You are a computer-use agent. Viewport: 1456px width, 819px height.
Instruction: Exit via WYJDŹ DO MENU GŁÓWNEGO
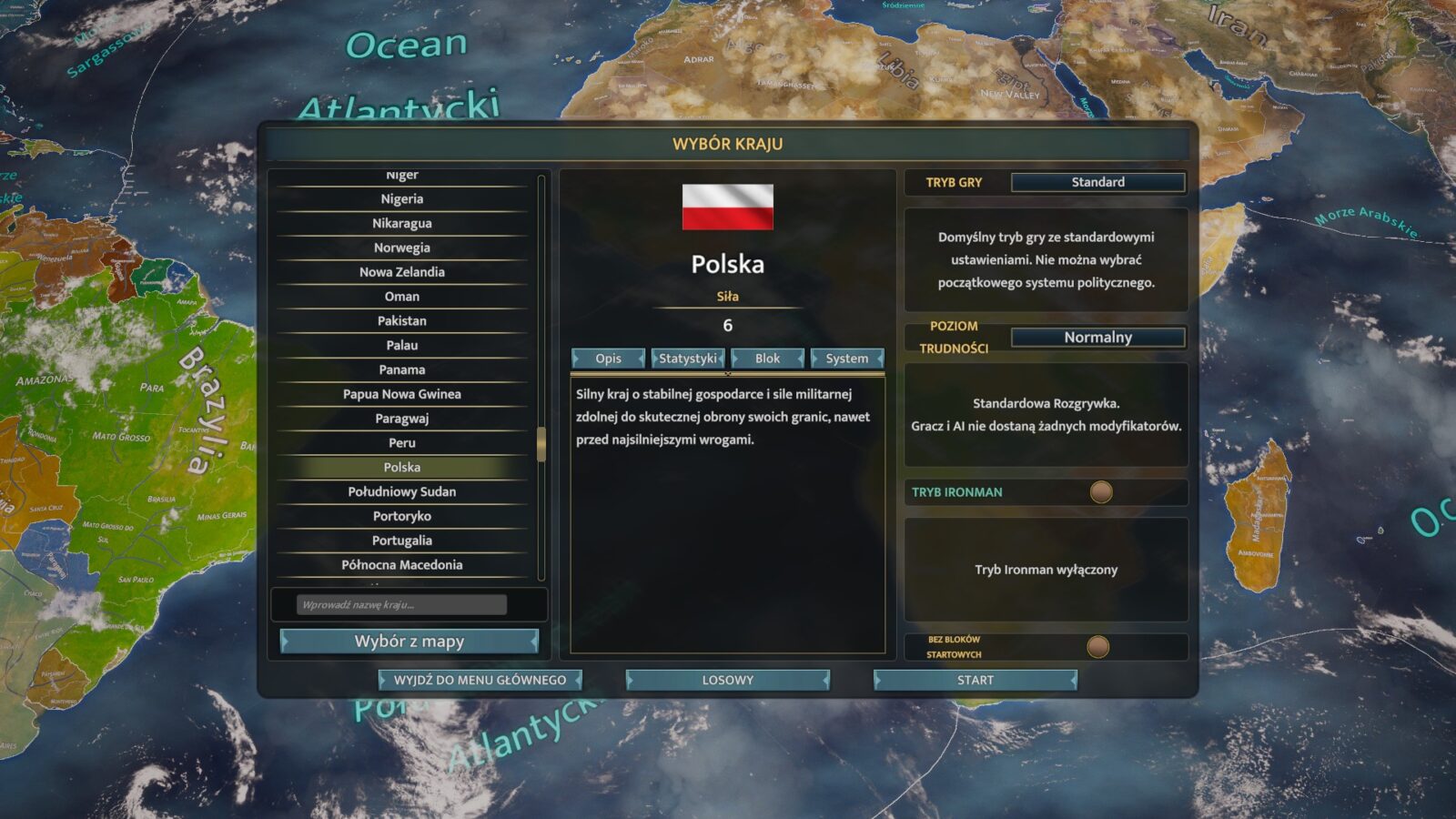(480, 680)
